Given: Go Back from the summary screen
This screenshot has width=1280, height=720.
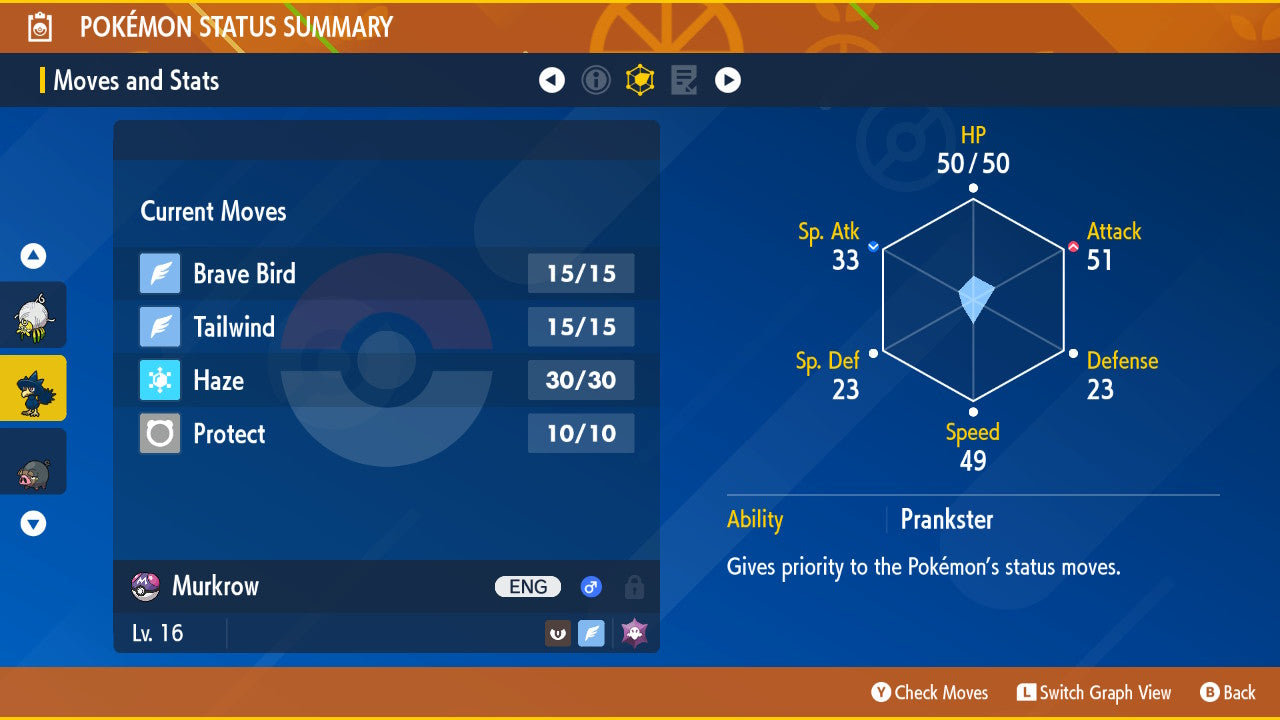Looking at the screenshot, I should pyautogui.click(x=1227, y=692).
